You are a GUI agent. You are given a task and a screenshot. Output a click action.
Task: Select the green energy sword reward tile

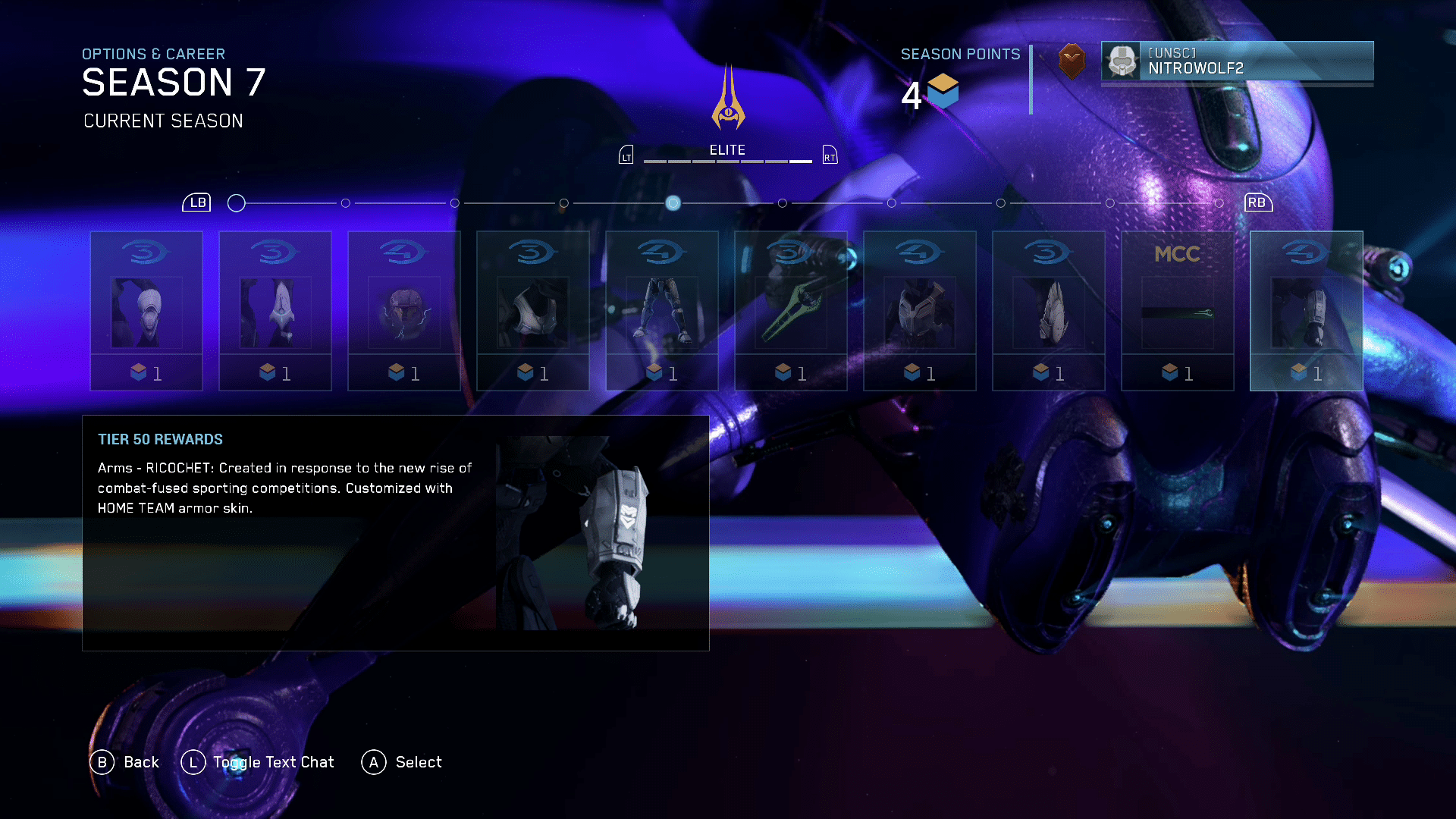point(790,310)
